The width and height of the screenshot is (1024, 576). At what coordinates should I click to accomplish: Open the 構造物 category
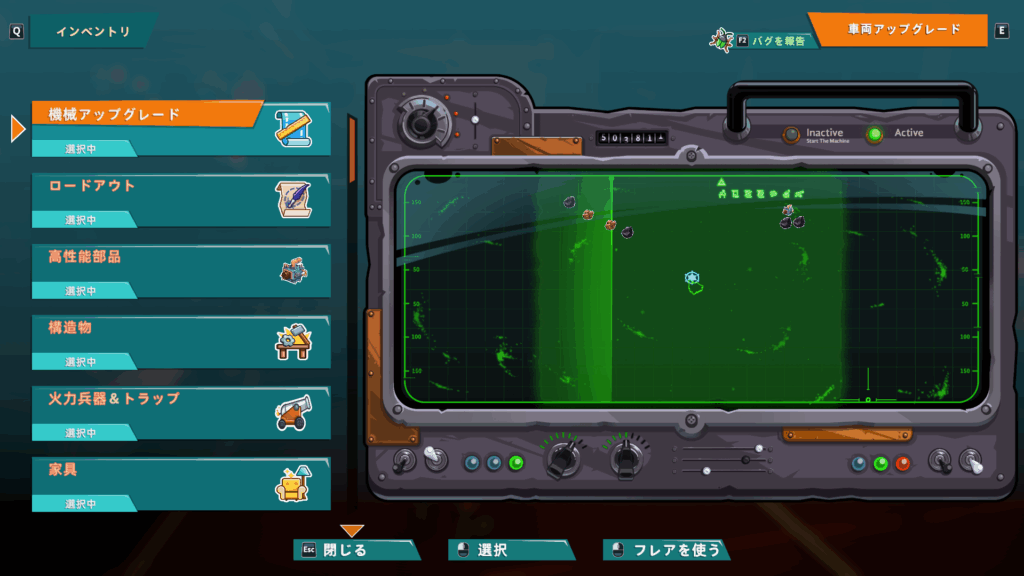pos(180,340)
